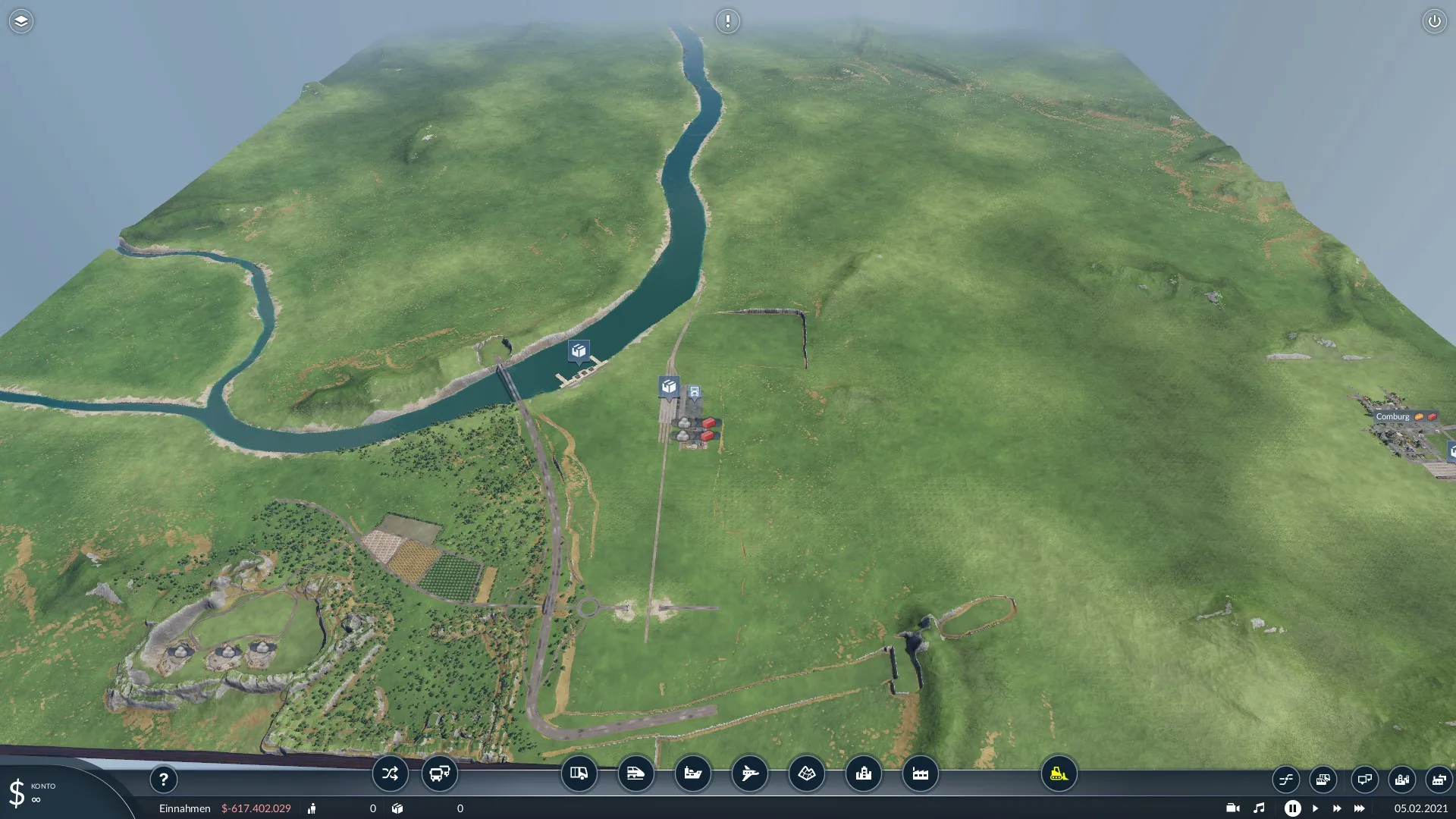Toggle the music note button
The width and height of the screenshot is (1456, 819).
tap(1259, 808)
